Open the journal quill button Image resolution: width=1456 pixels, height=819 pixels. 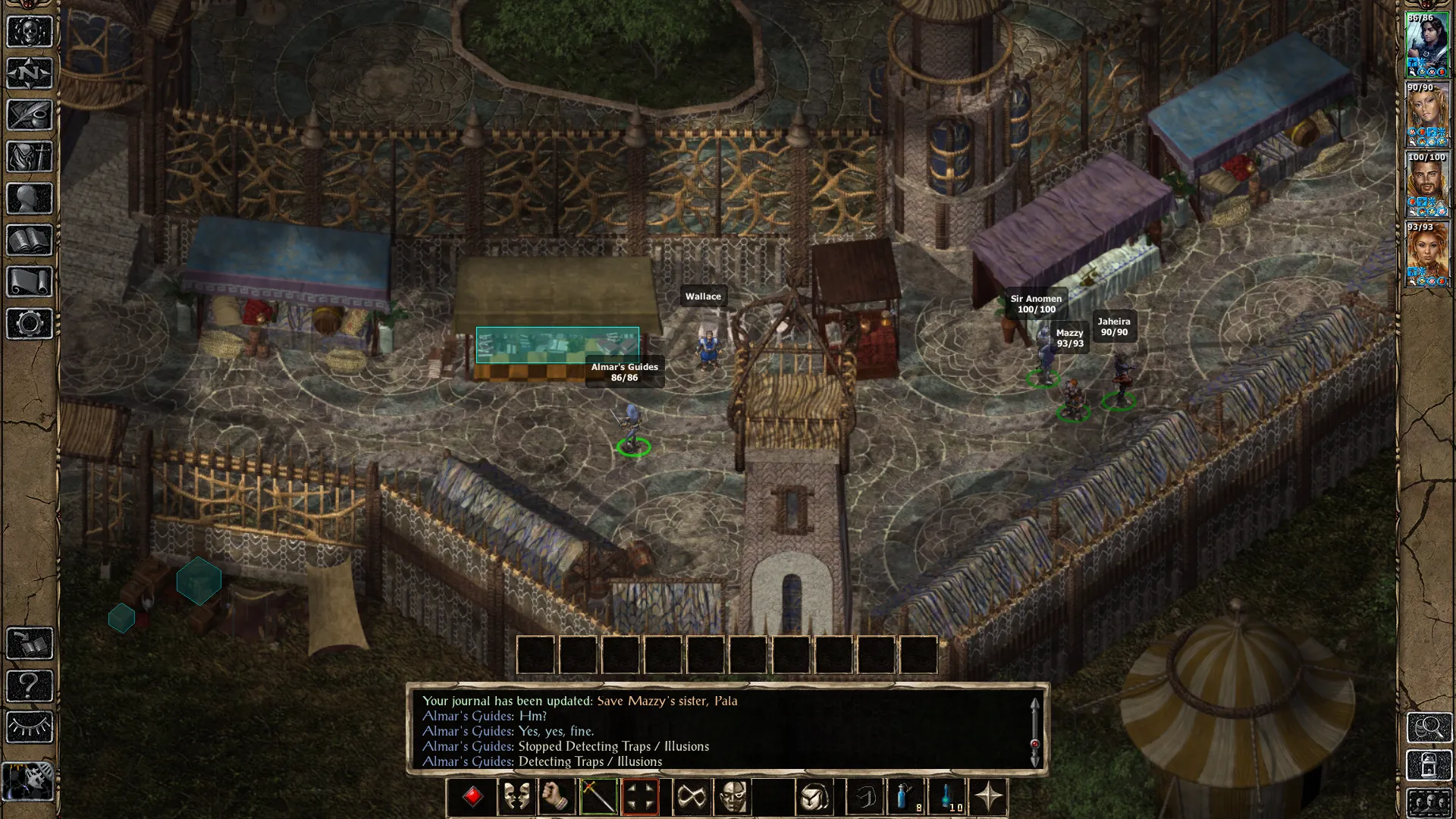30,115
